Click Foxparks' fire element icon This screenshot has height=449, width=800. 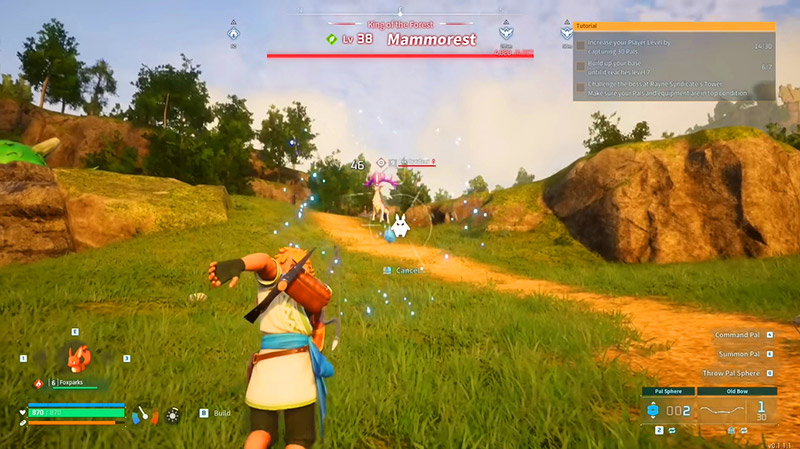pos(39,382)
